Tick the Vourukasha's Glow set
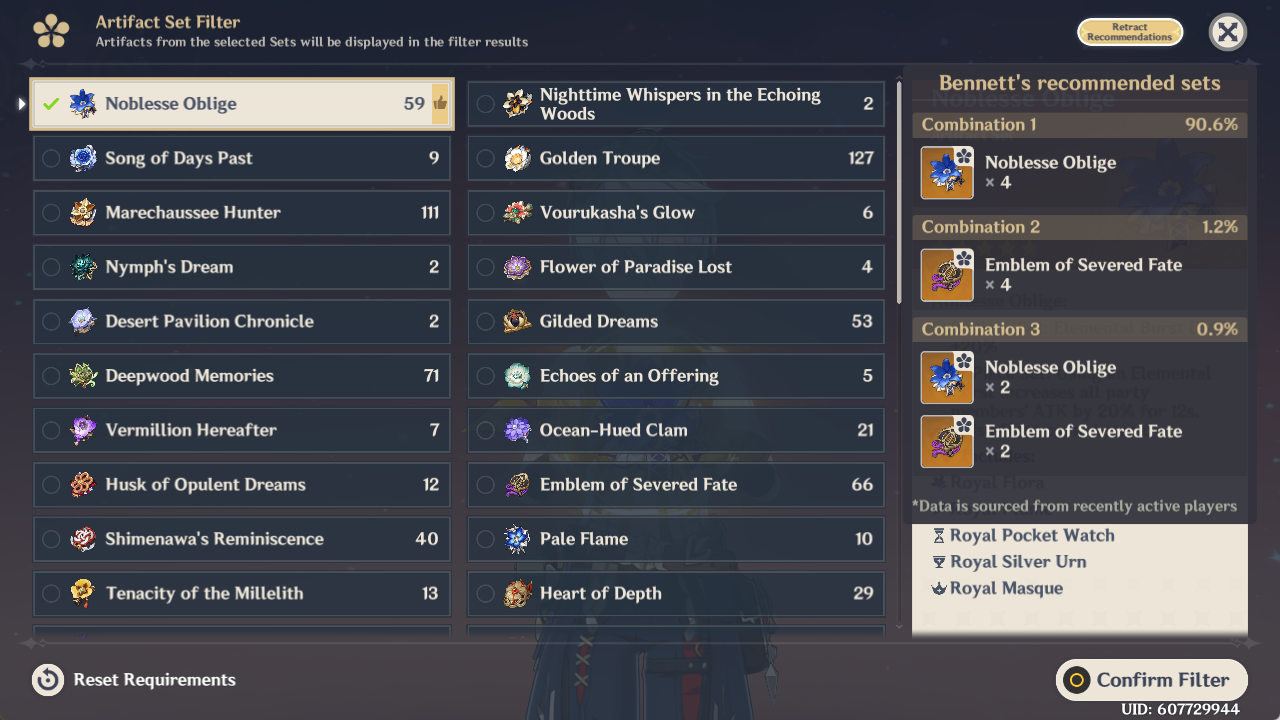This screenshot has height=720, width=1280. pyautogui.click(x=676, y=212)
